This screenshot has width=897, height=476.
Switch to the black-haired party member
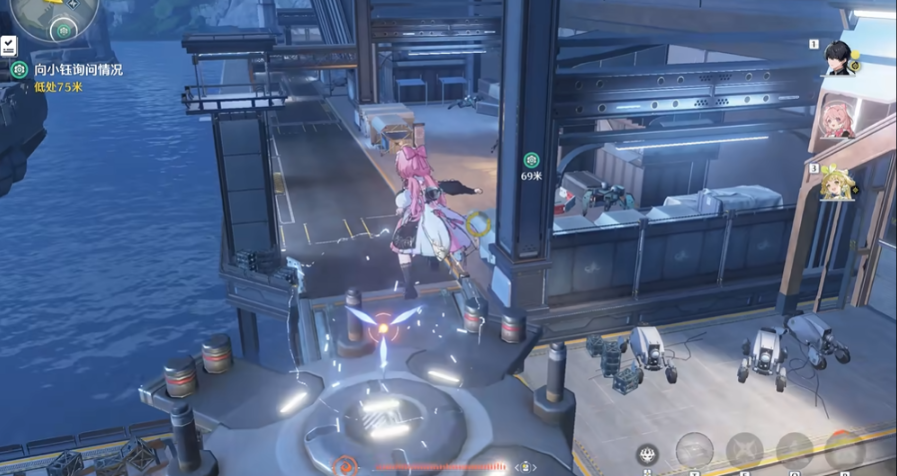click(838, 58)
